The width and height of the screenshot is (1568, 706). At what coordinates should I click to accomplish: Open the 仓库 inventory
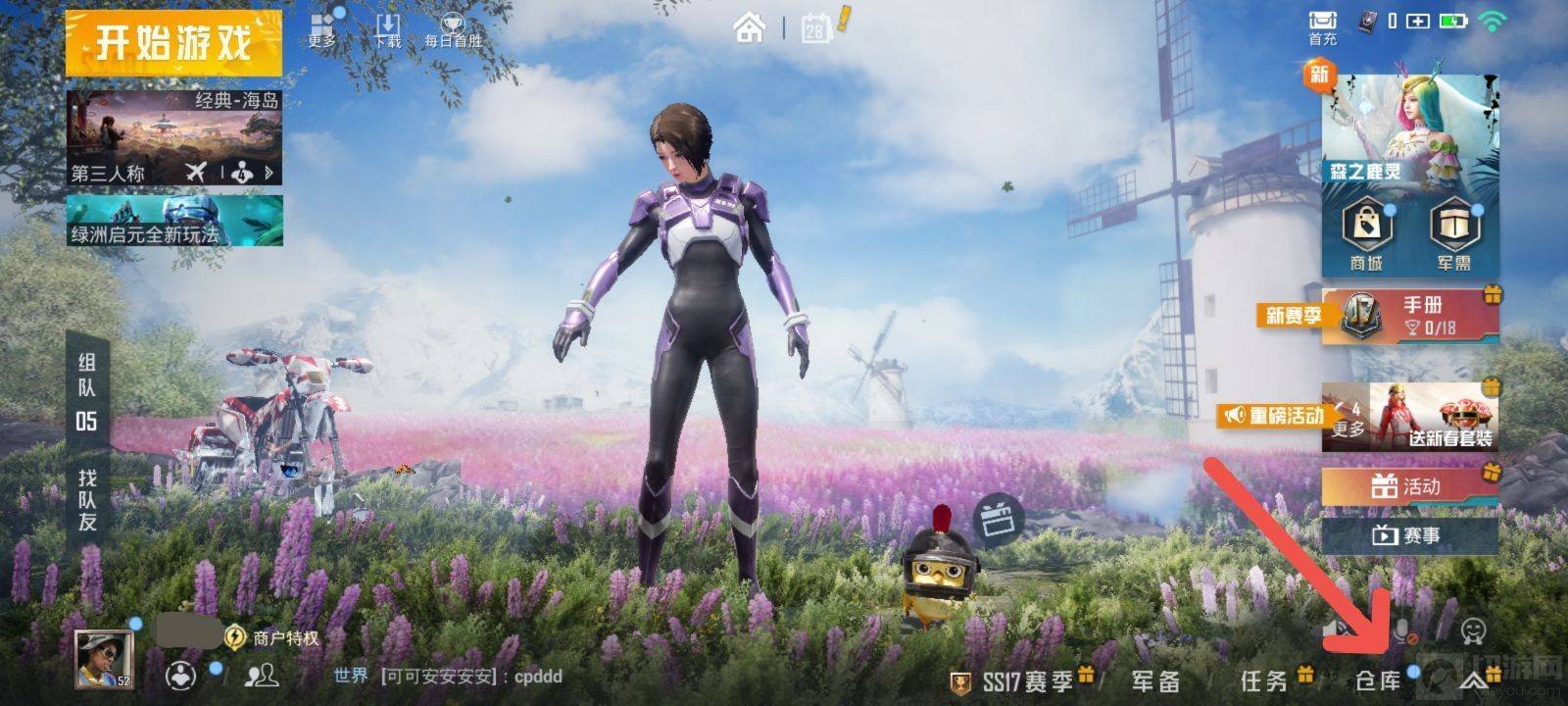coord(1378,681)
